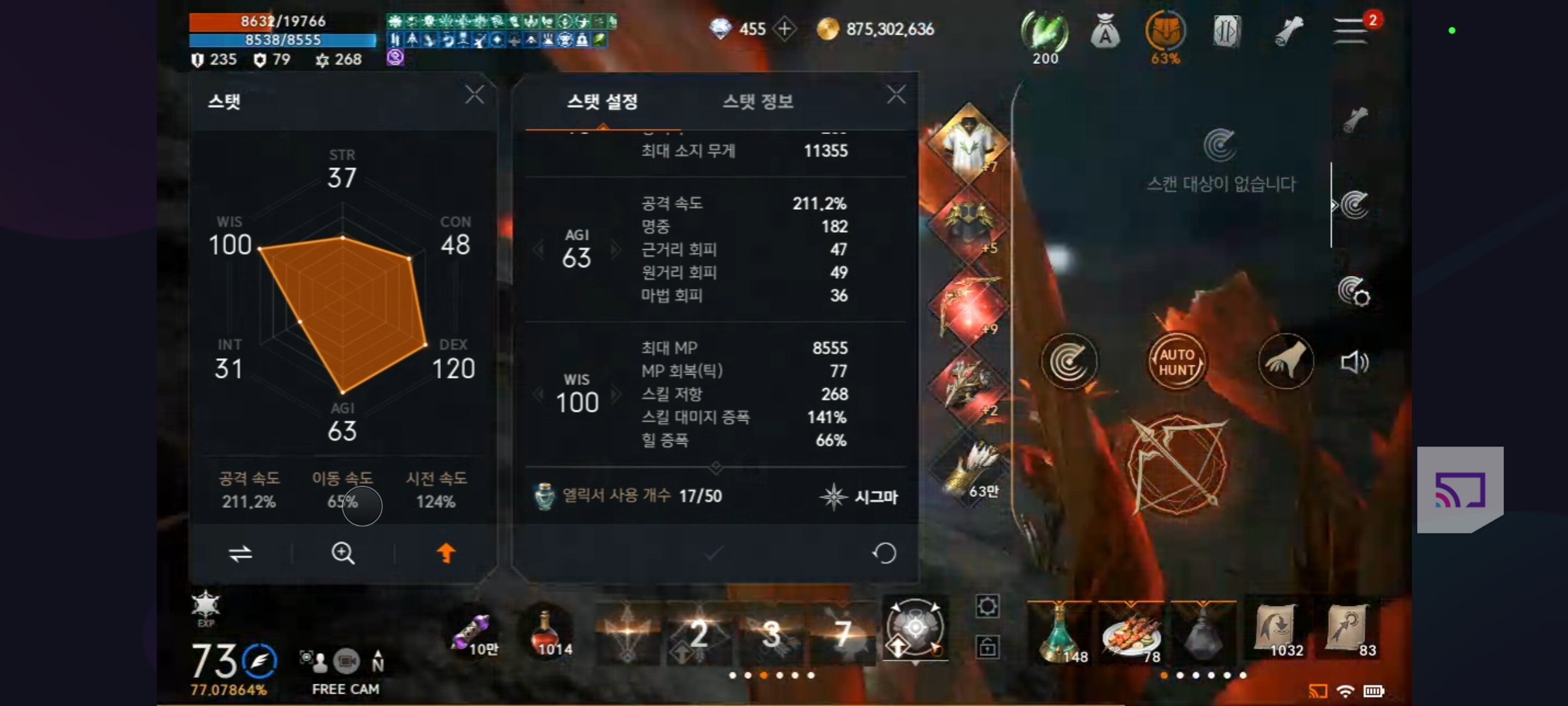
Task: Select the magnifier icon in the stat window
Action: 342,552
